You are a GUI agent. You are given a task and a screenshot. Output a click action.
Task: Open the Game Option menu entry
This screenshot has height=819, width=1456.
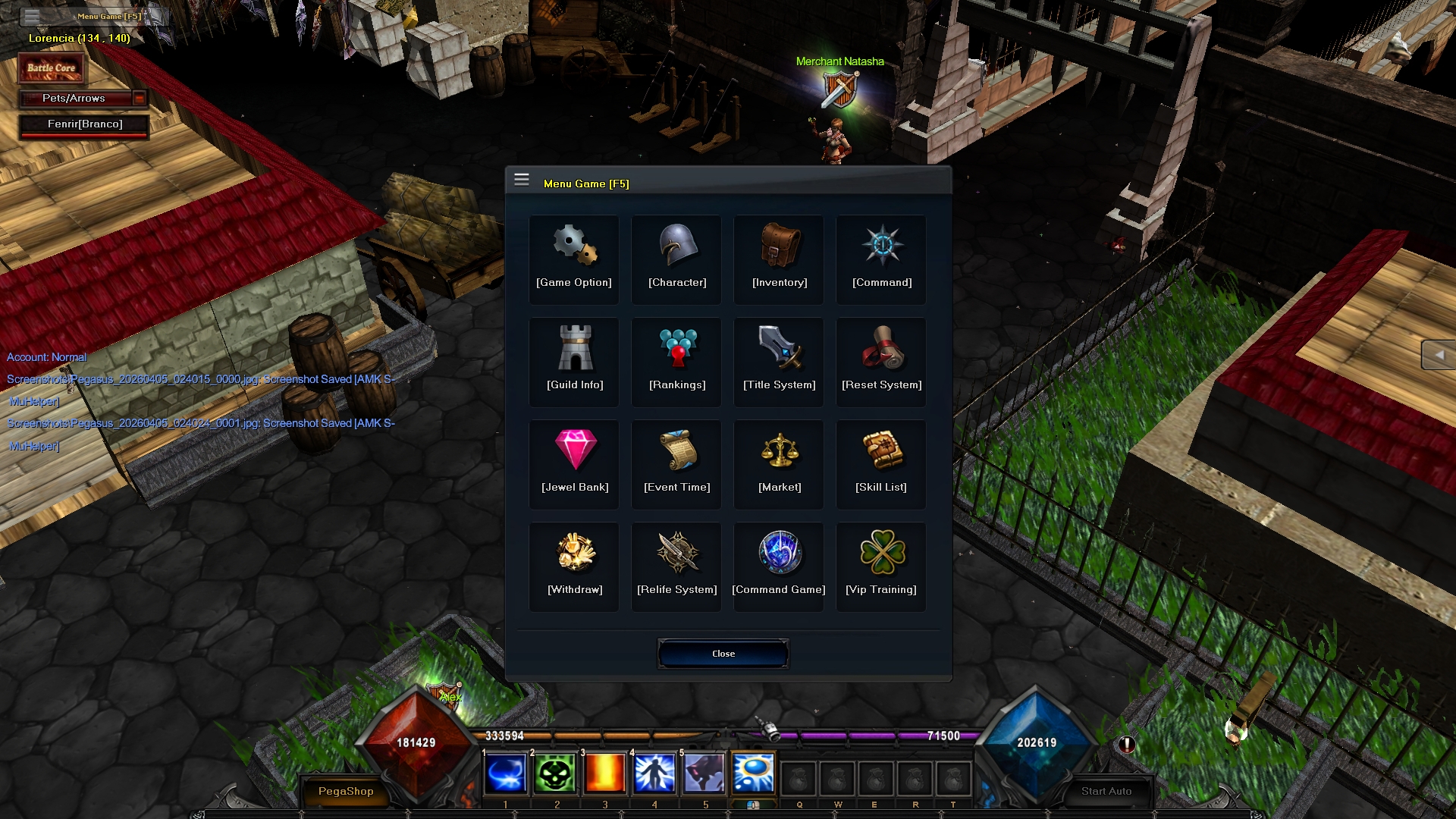tap(574, 259)
